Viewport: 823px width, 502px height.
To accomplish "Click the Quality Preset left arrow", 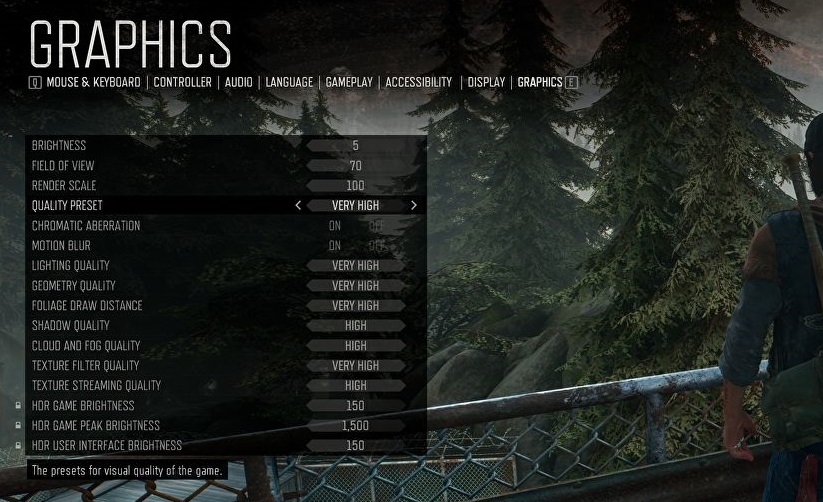I will click(x=298, y=205).
